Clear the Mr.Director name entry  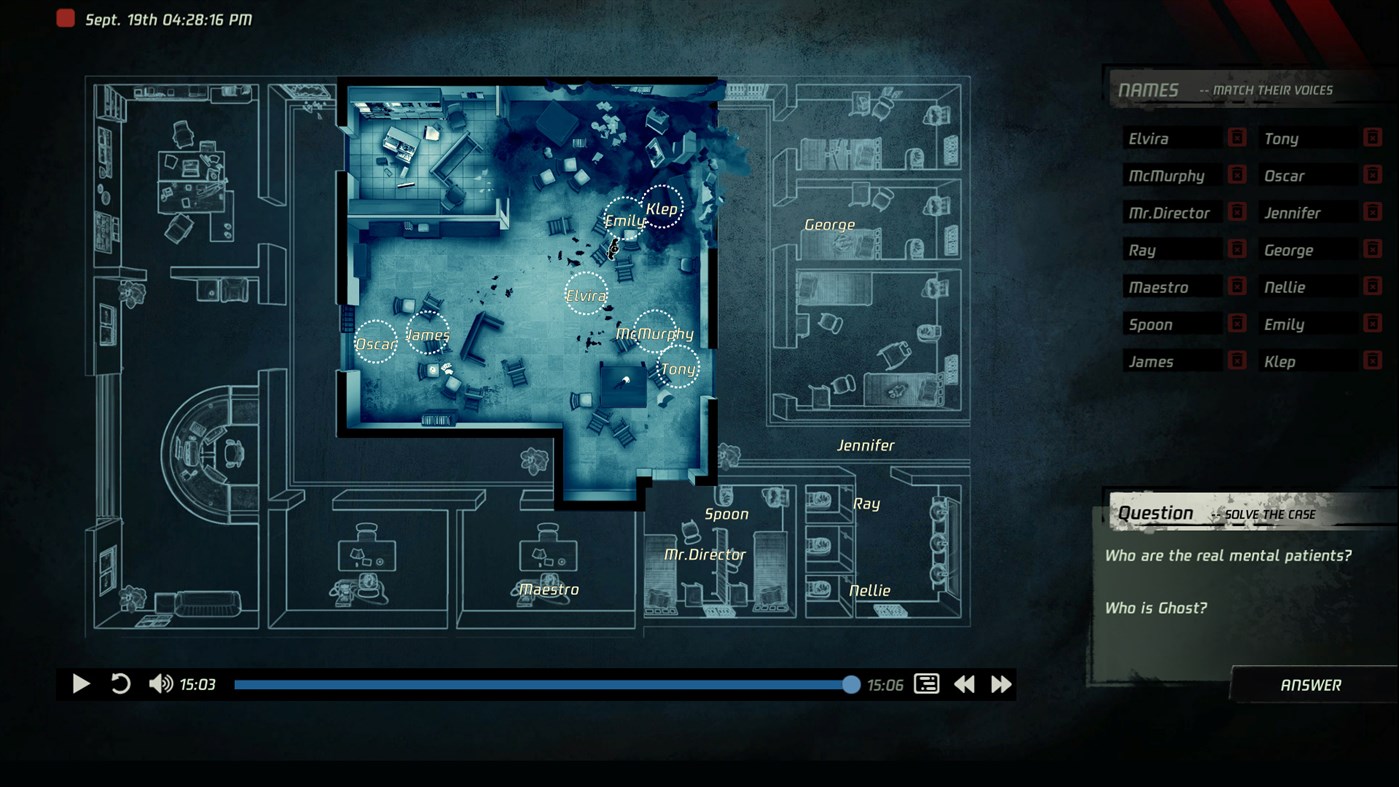pos(1238,212)
